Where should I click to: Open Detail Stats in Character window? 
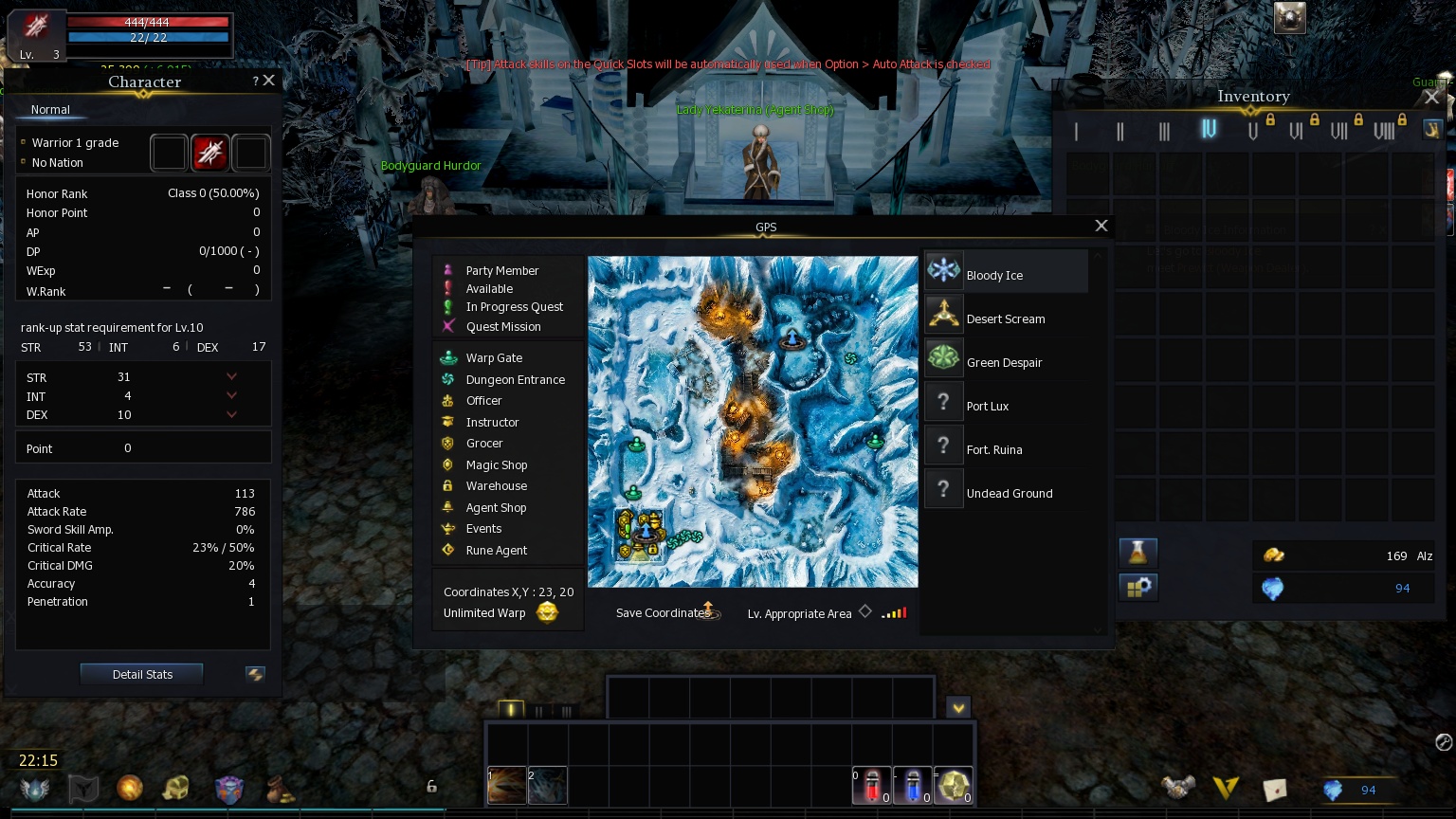pos(142,674)
